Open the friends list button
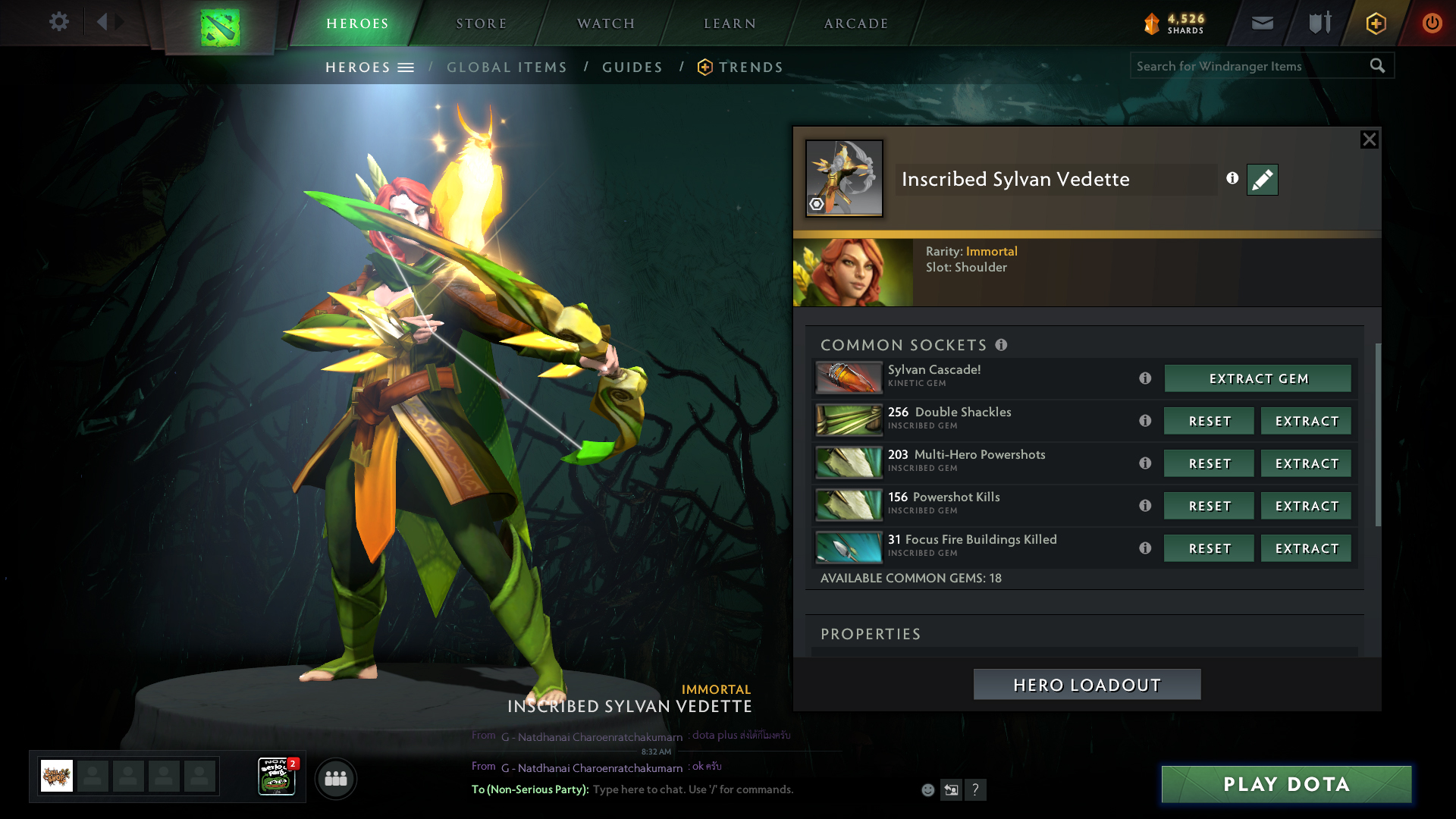The image size is (1456, 819). coord(336,779)
